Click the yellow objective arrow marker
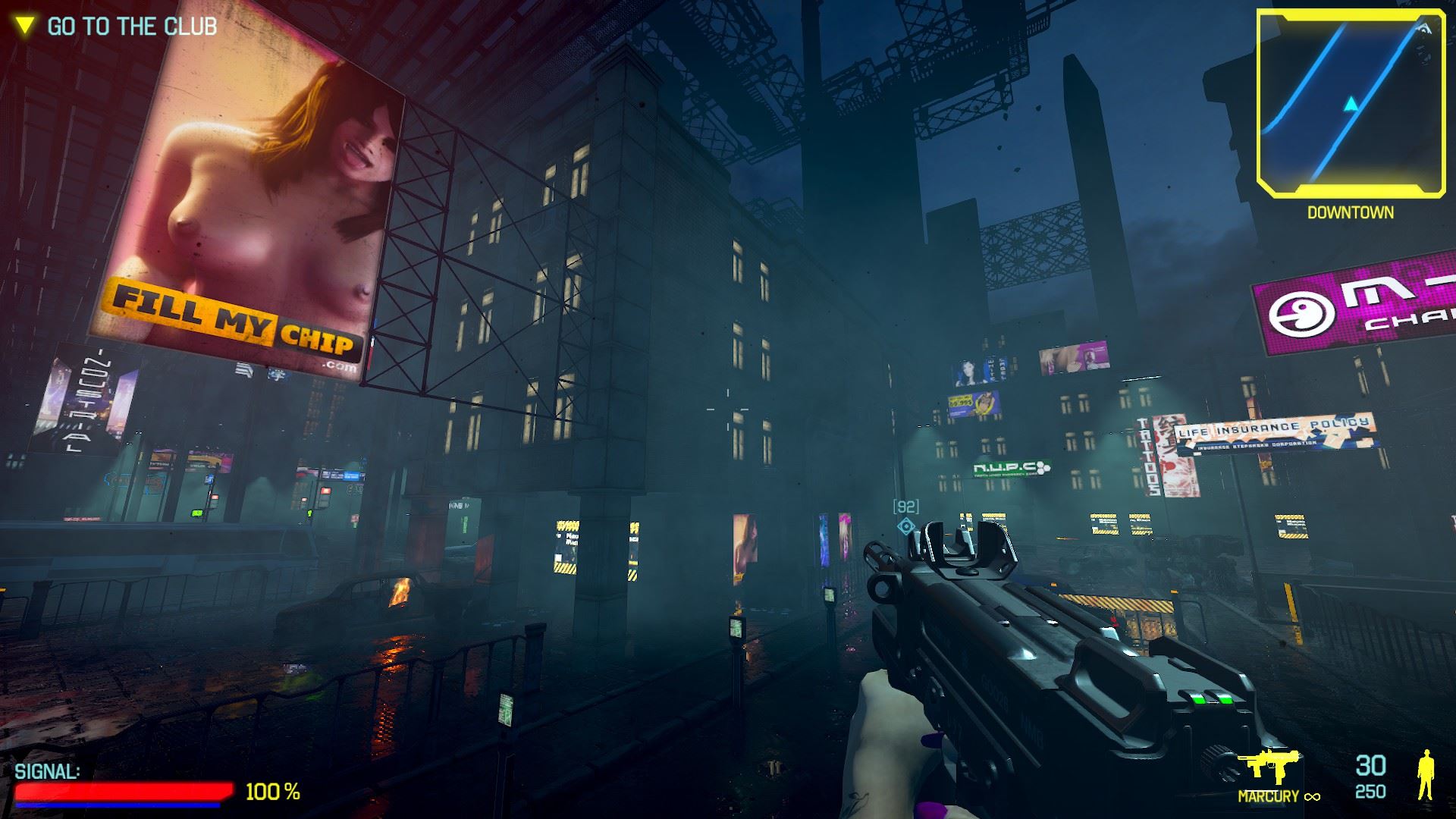Viewport: 1456px width, 819px height. pyautogui.click(x=26, y=26)
